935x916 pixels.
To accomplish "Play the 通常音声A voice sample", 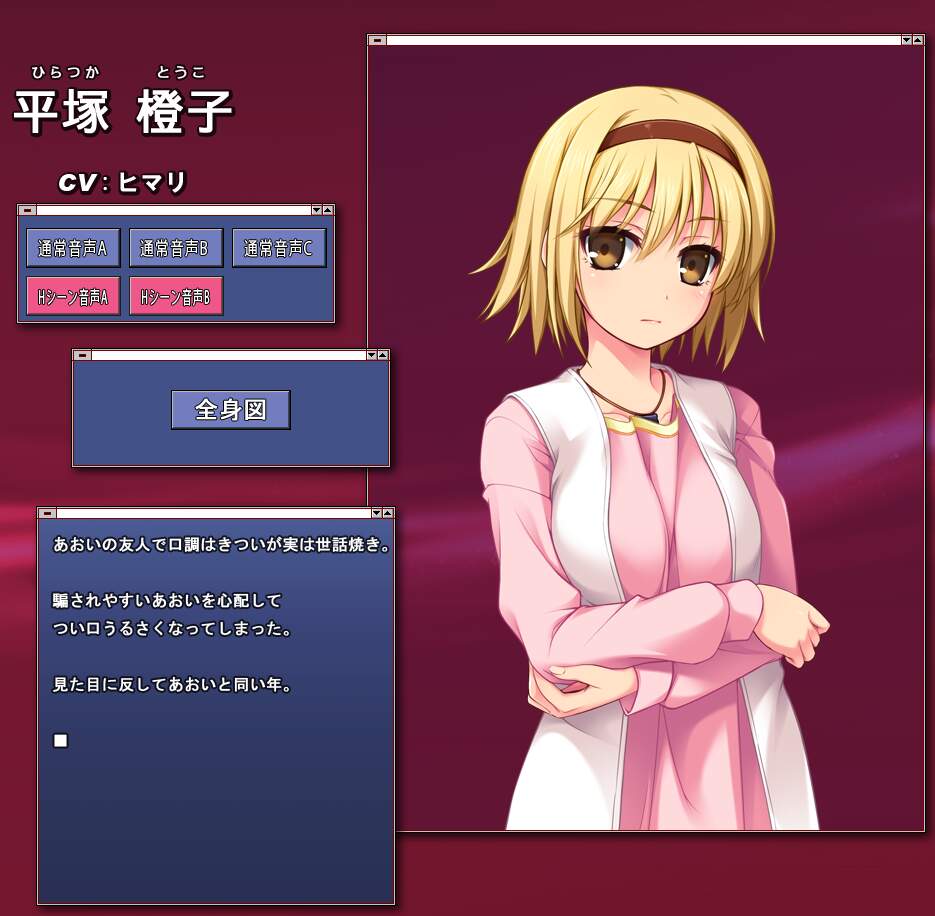I will [73, 248].
